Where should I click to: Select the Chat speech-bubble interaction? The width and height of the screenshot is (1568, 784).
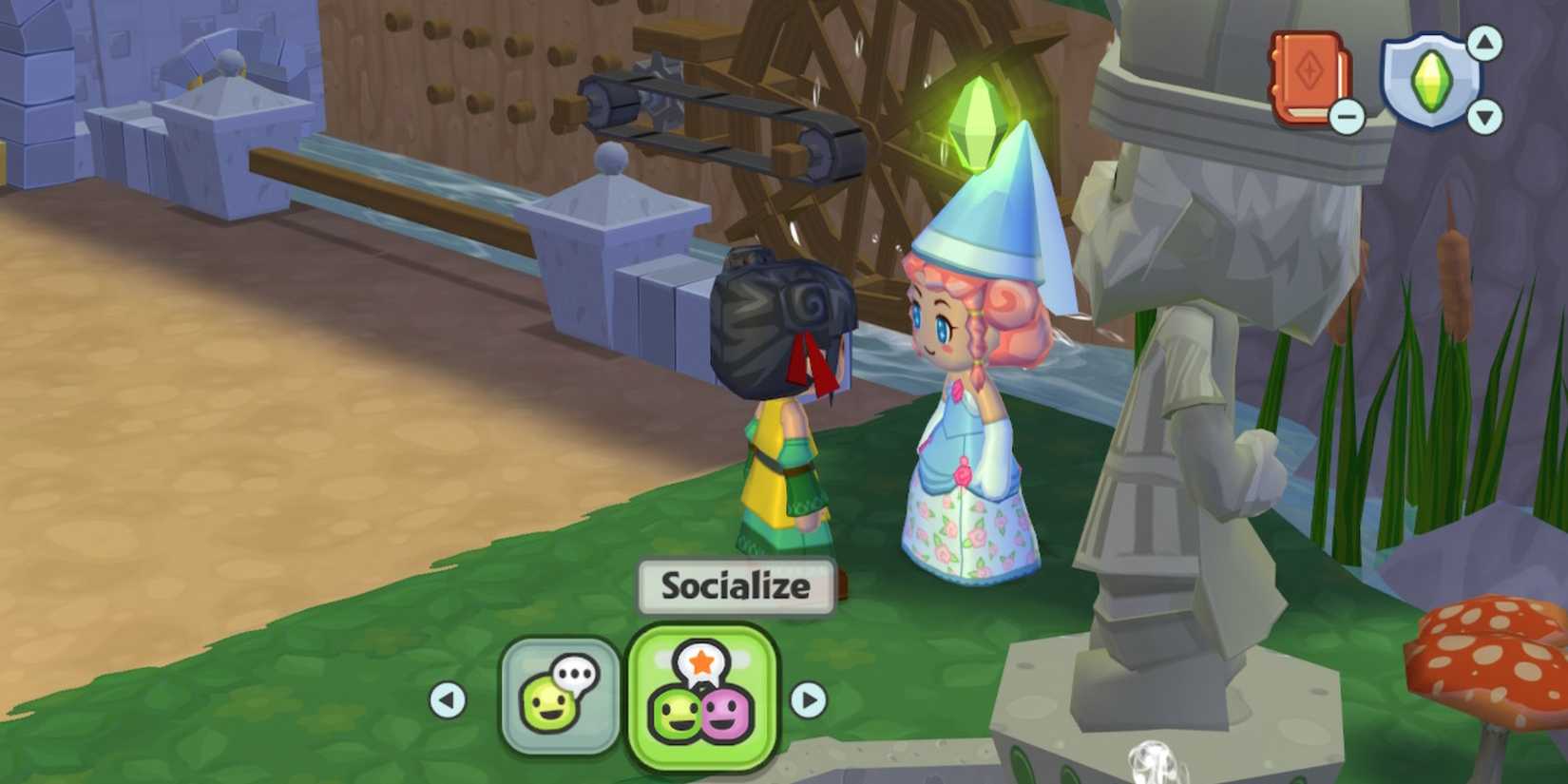(x=561, y=696)
